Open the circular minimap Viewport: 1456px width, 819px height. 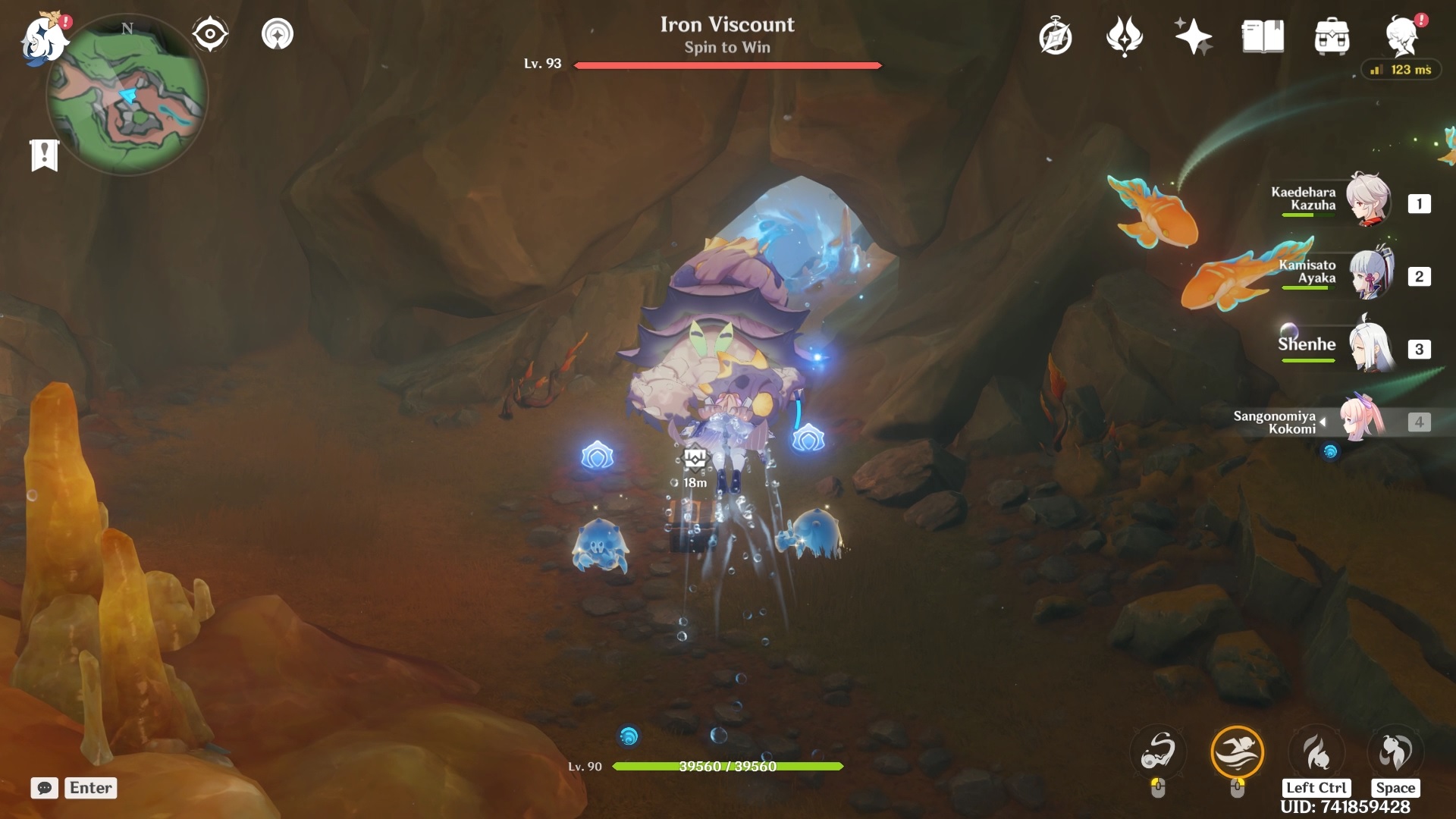127,96
